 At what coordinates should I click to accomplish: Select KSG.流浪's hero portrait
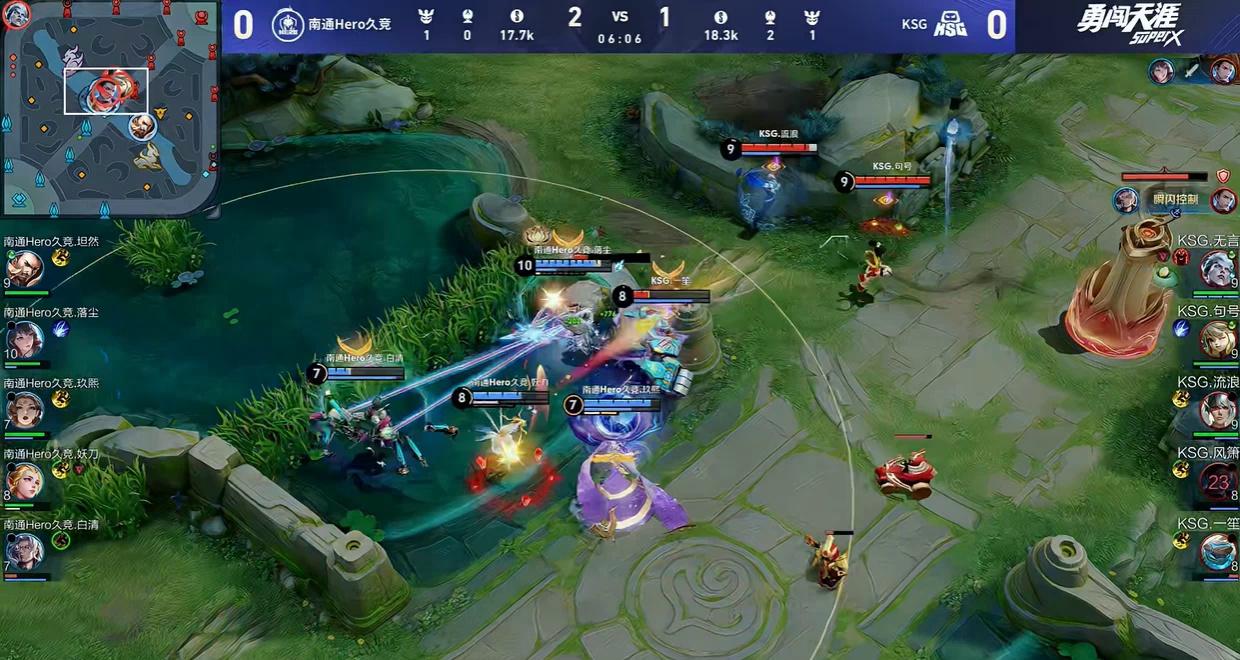tap(1217, 410)
